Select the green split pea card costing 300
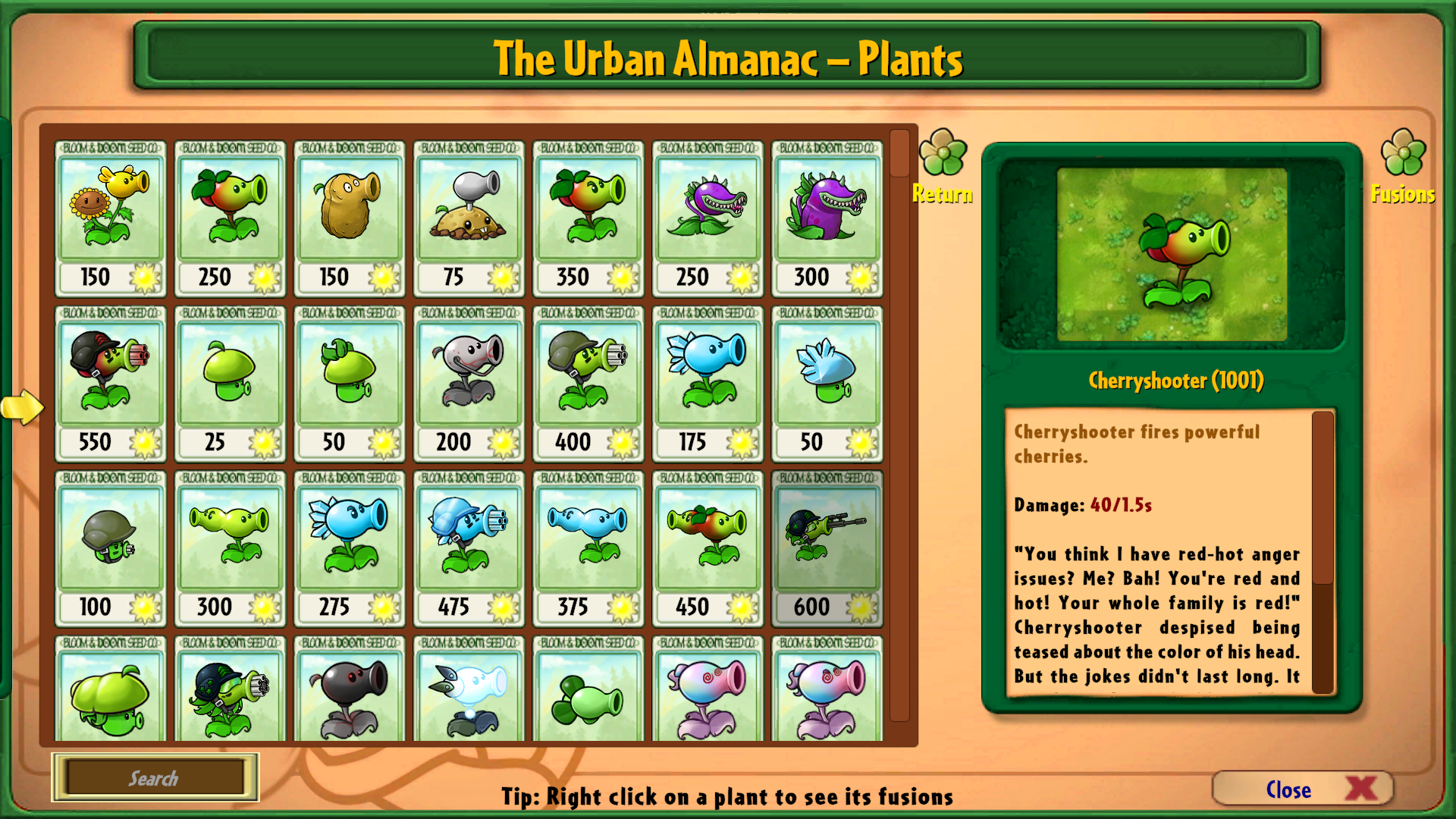 230,548
